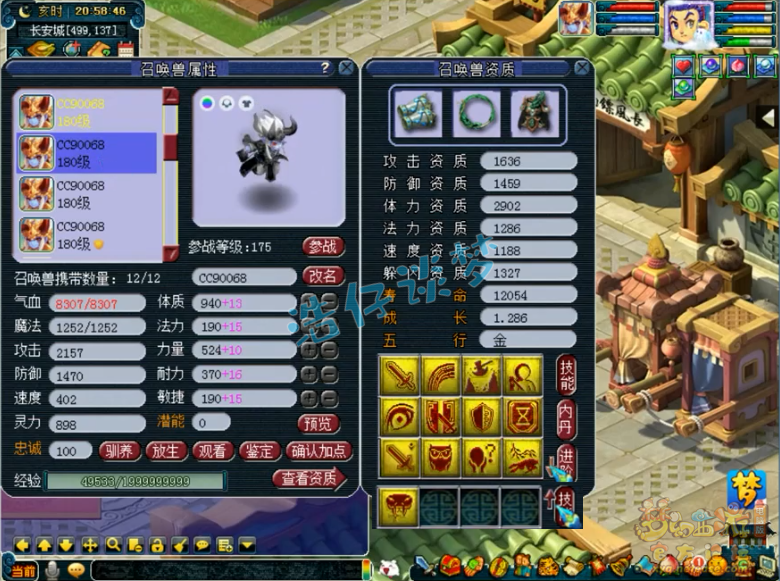Open help with the question mark button
Screen dimensions: 780x581
click(x=324, y=68)
